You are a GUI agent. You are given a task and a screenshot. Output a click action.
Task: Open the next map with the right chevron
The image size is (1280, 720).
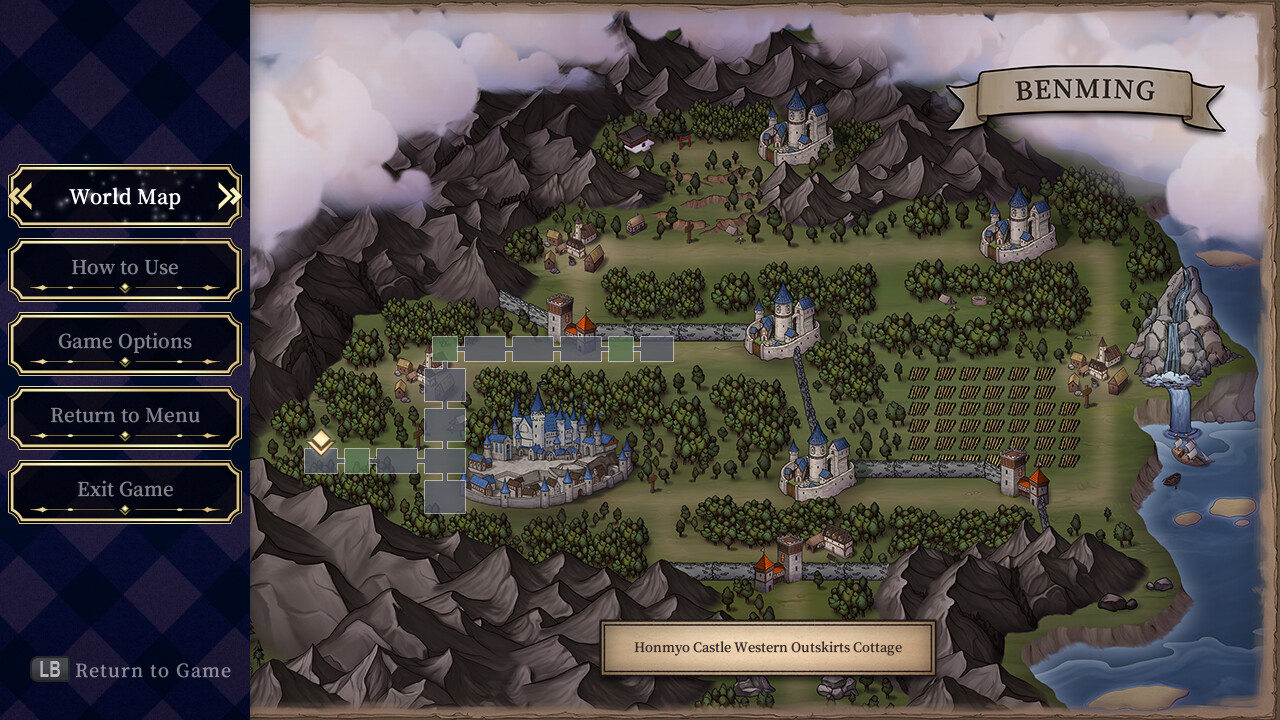pyautogui.click(x=227, y=196)
